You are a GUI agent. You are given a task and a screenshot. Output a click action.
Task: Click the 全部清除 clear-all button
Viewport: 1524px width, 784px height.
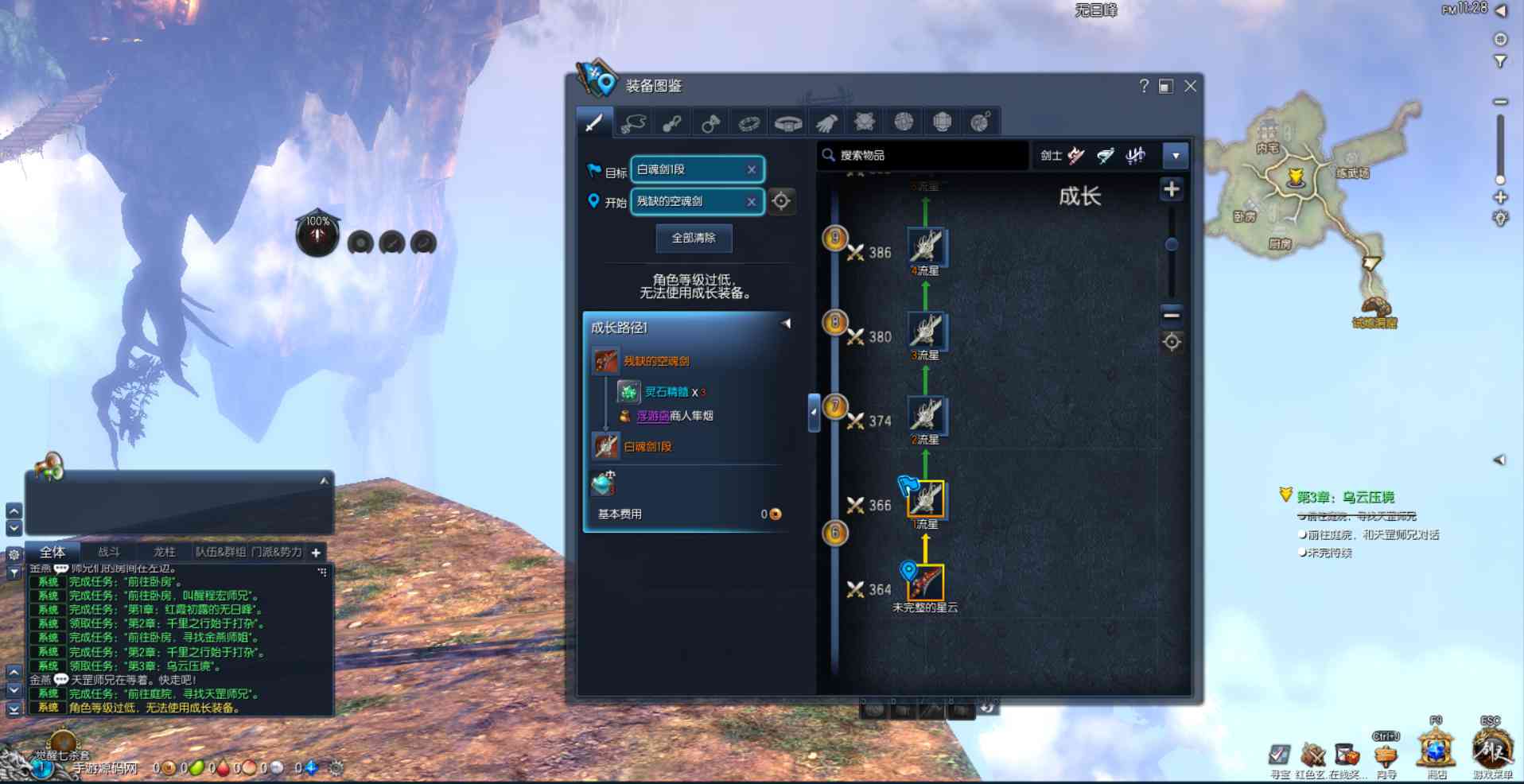coord(694,238)
